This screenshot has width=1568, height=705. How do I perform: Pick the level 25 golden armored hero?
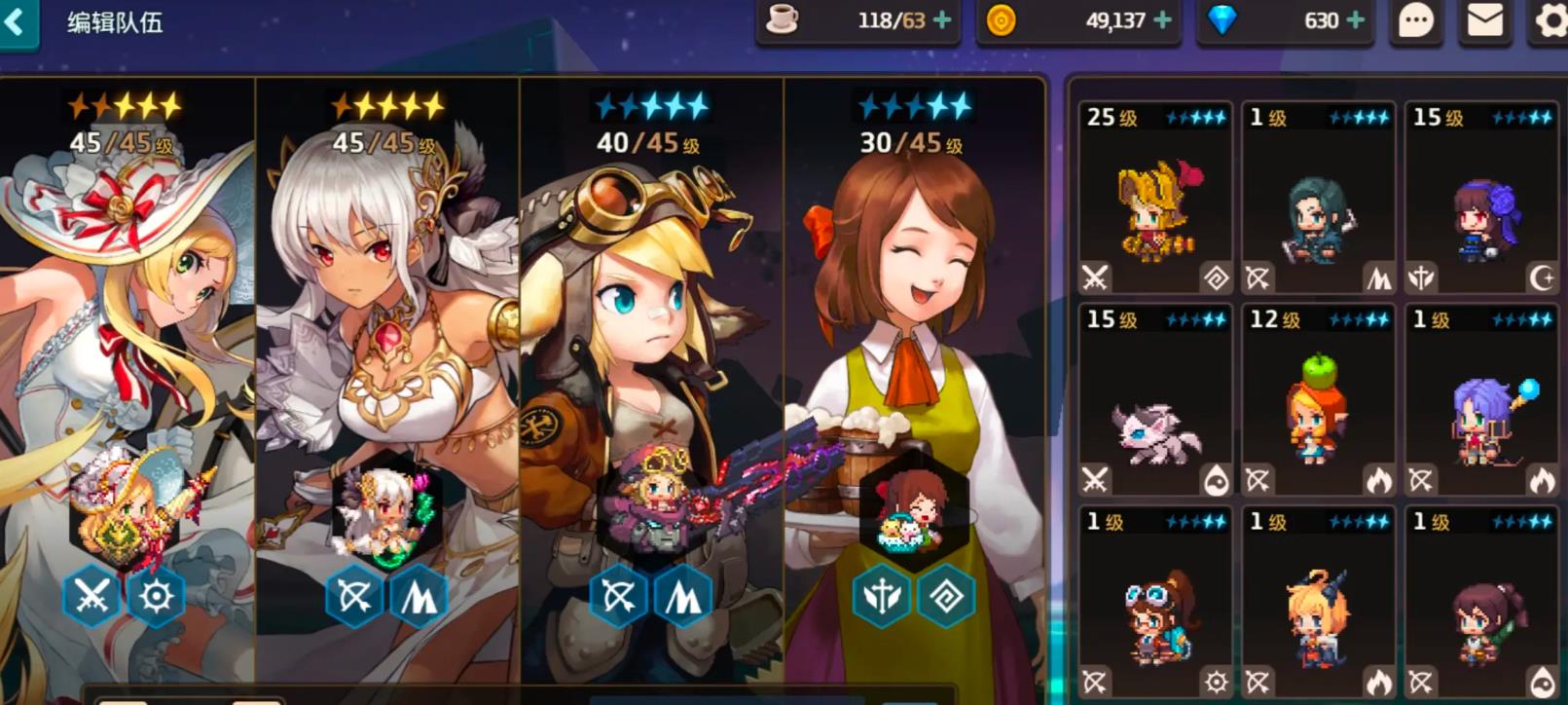coord(1155,198)
